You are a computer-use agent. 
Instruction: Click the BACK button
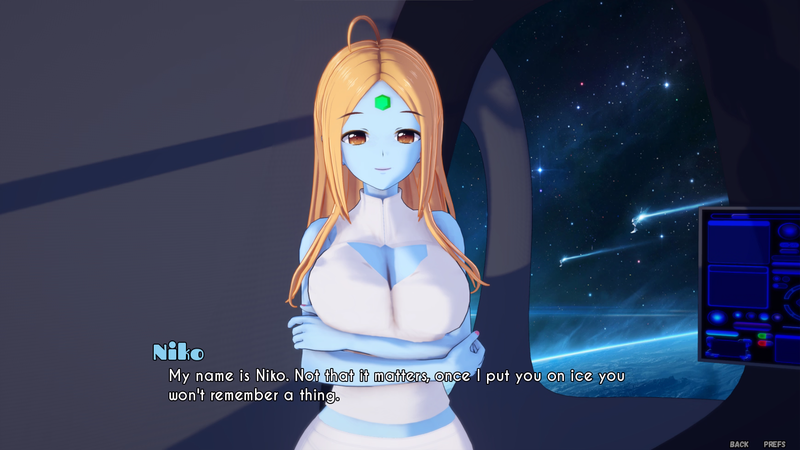(739, 443)
